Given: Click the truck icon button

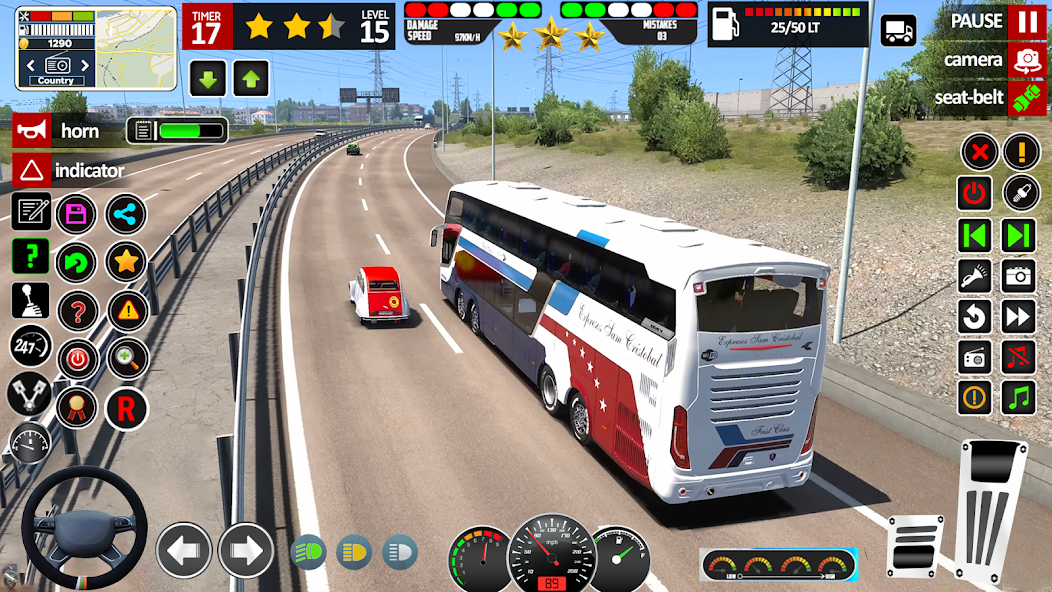Looking at the screenshot, I should pos(898,31).
